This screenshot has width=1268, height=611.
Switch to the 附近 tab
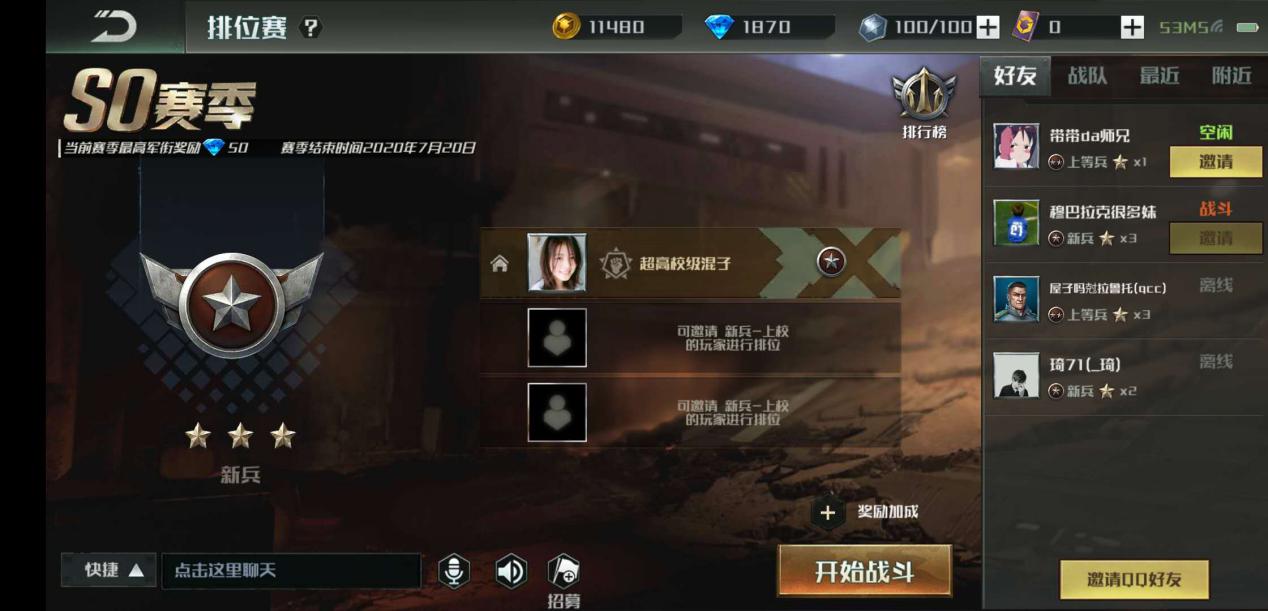pyautogui.click(x=1231, y=76)
